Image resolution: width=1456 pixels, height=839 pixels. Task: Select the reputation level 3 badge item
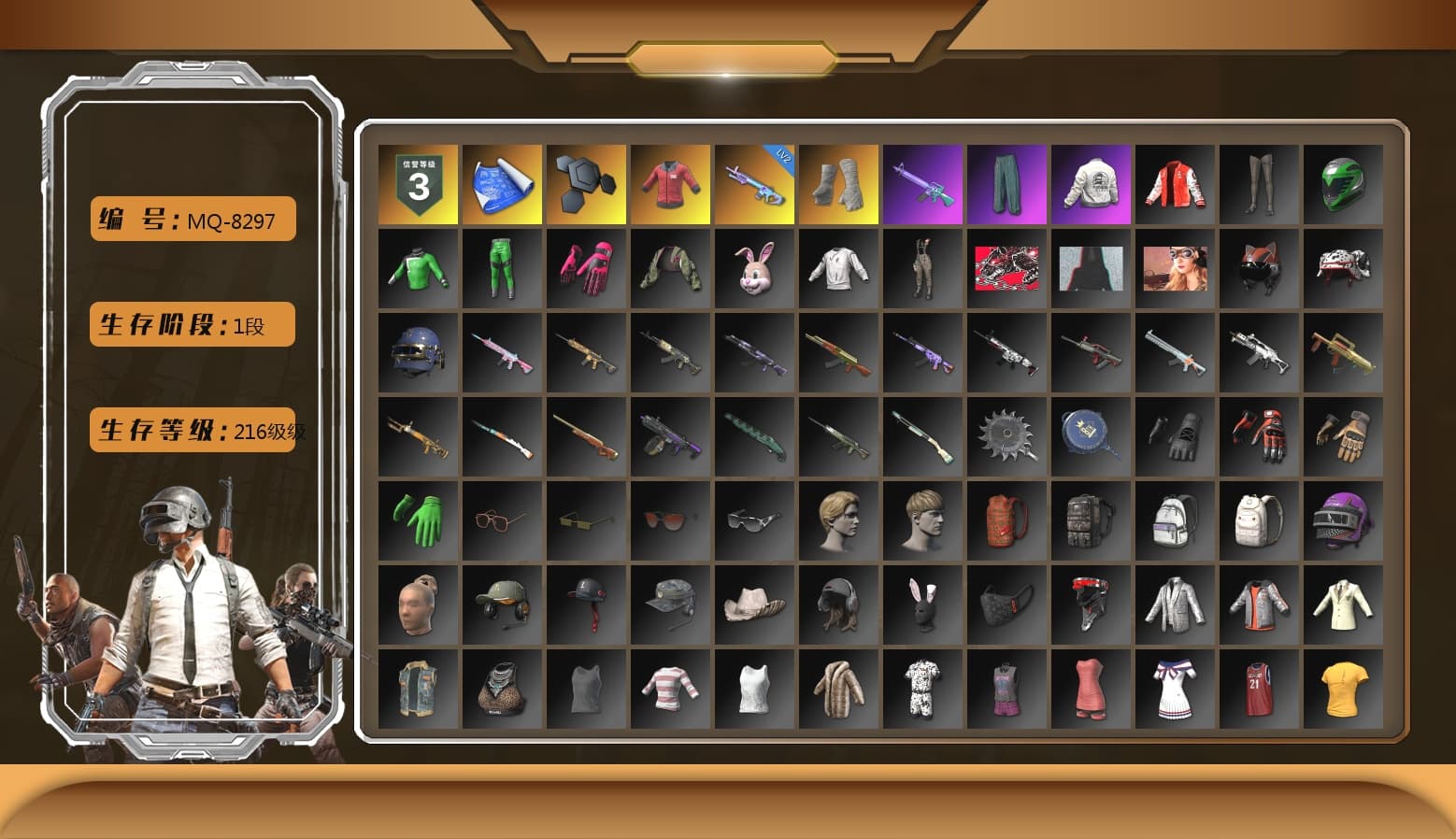pyautogui.click(x=418, y=183)
